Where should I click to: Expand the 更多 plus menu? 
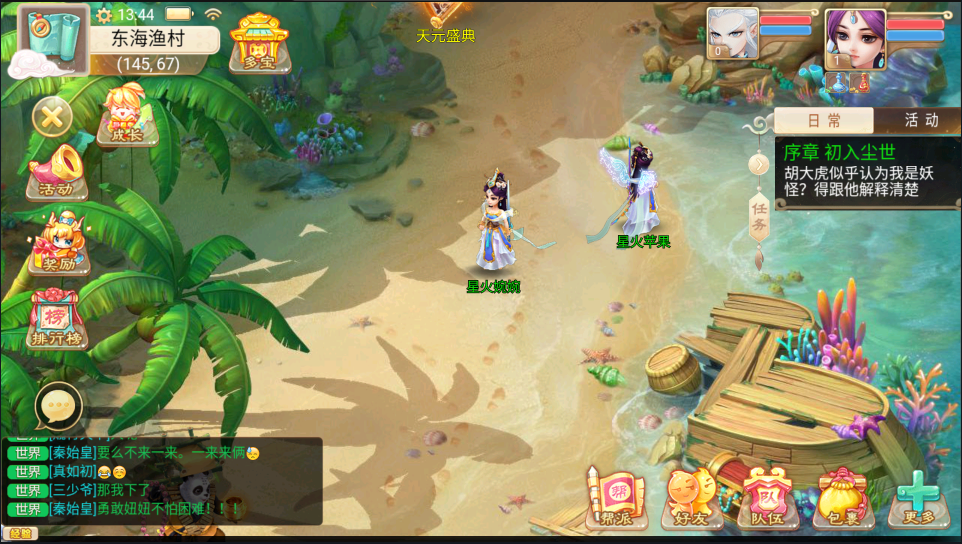coord(918,497)
